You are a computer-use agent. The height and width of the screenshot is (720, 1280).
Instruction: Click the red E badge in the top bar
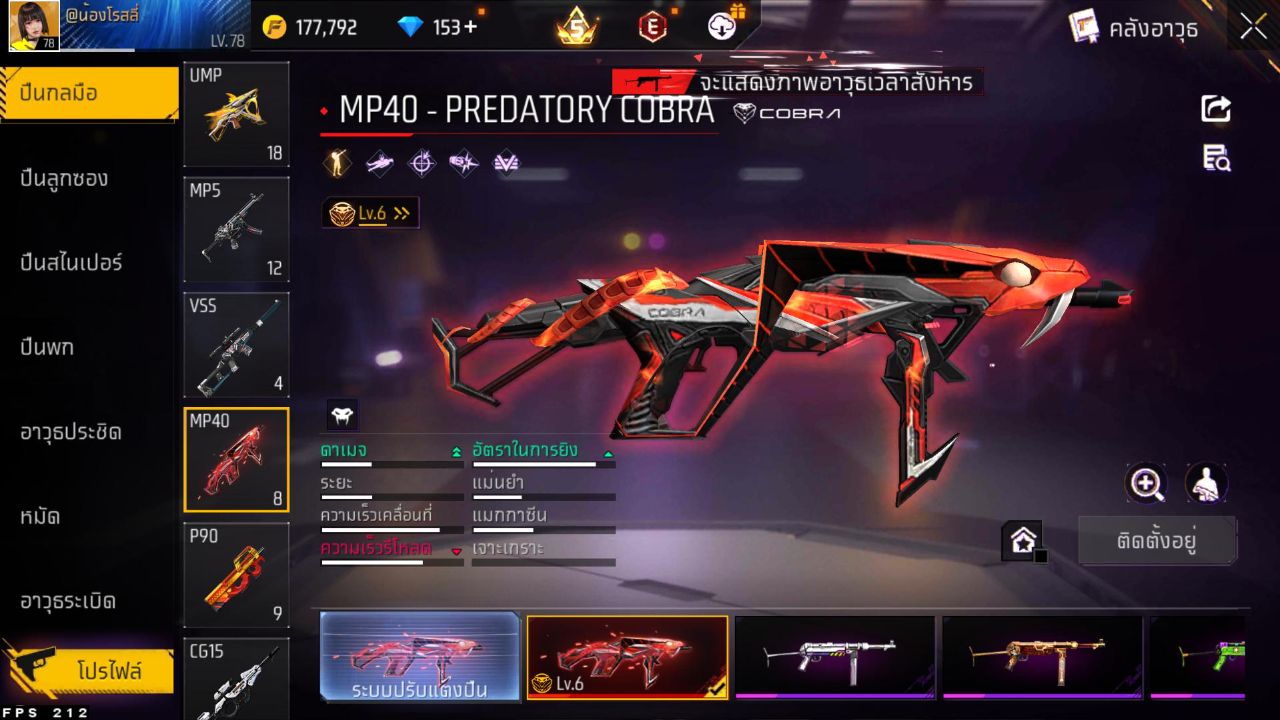pyautogui.click(x=651, y=27)
